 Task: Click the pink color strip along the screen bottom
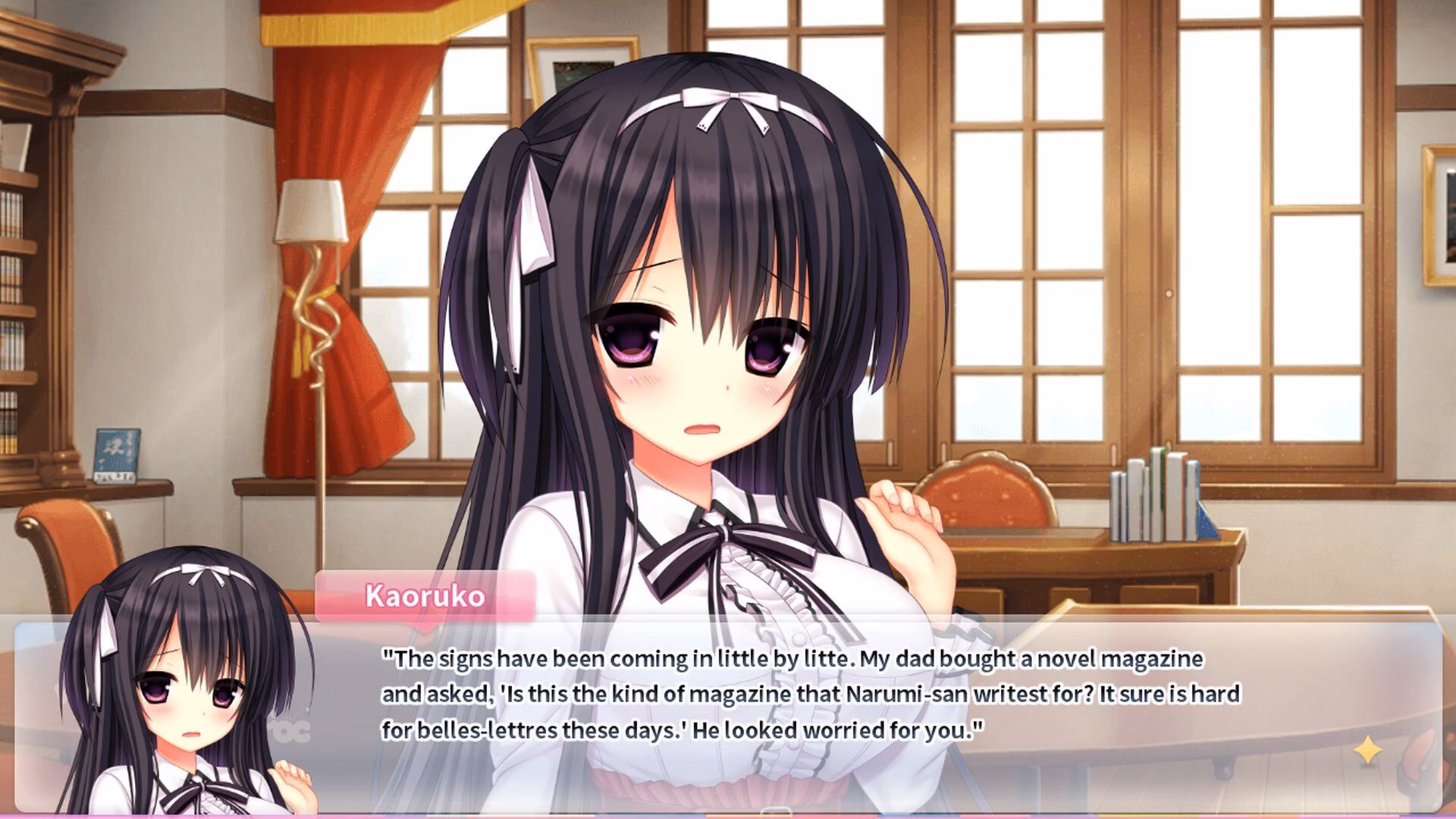[455, 816]
